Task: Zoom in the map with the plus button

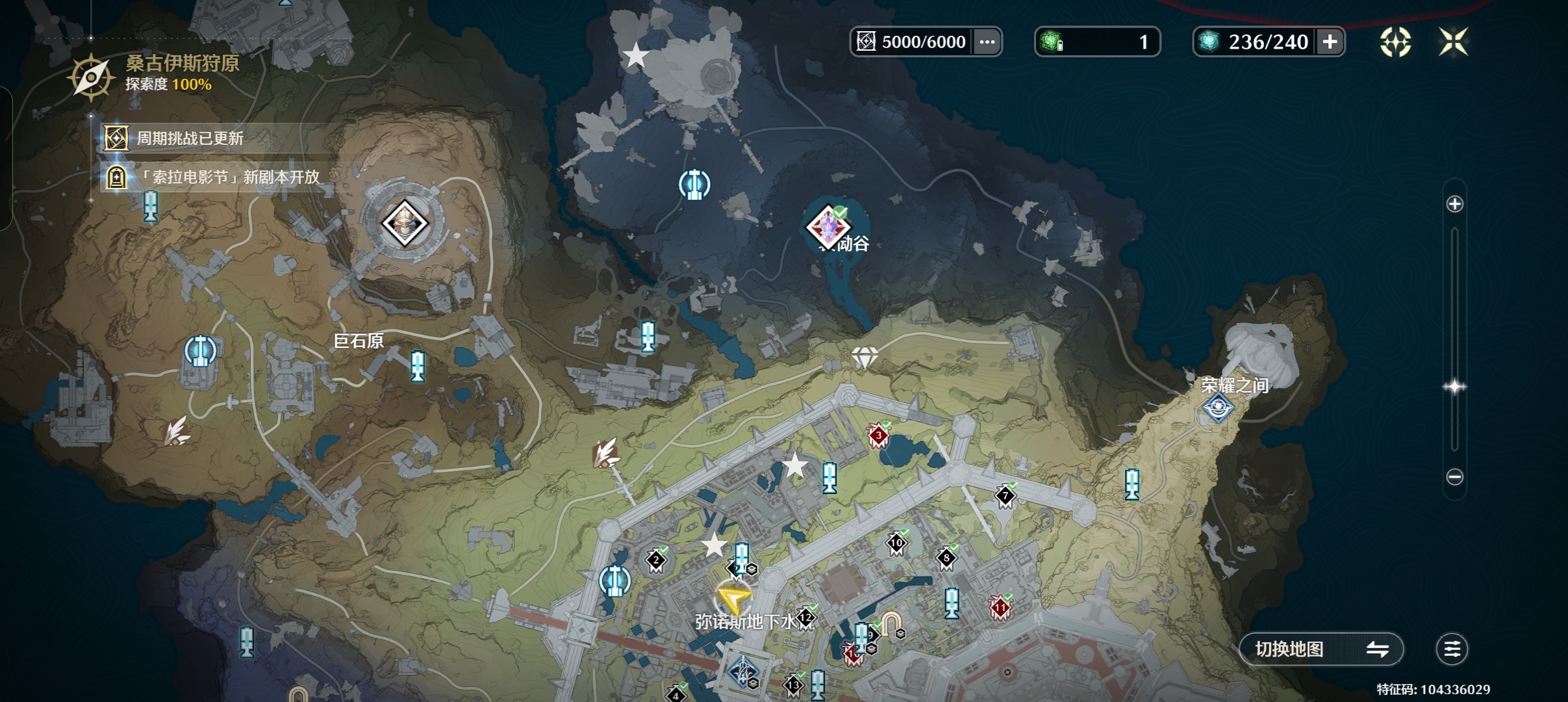Action: [1455, 204]
